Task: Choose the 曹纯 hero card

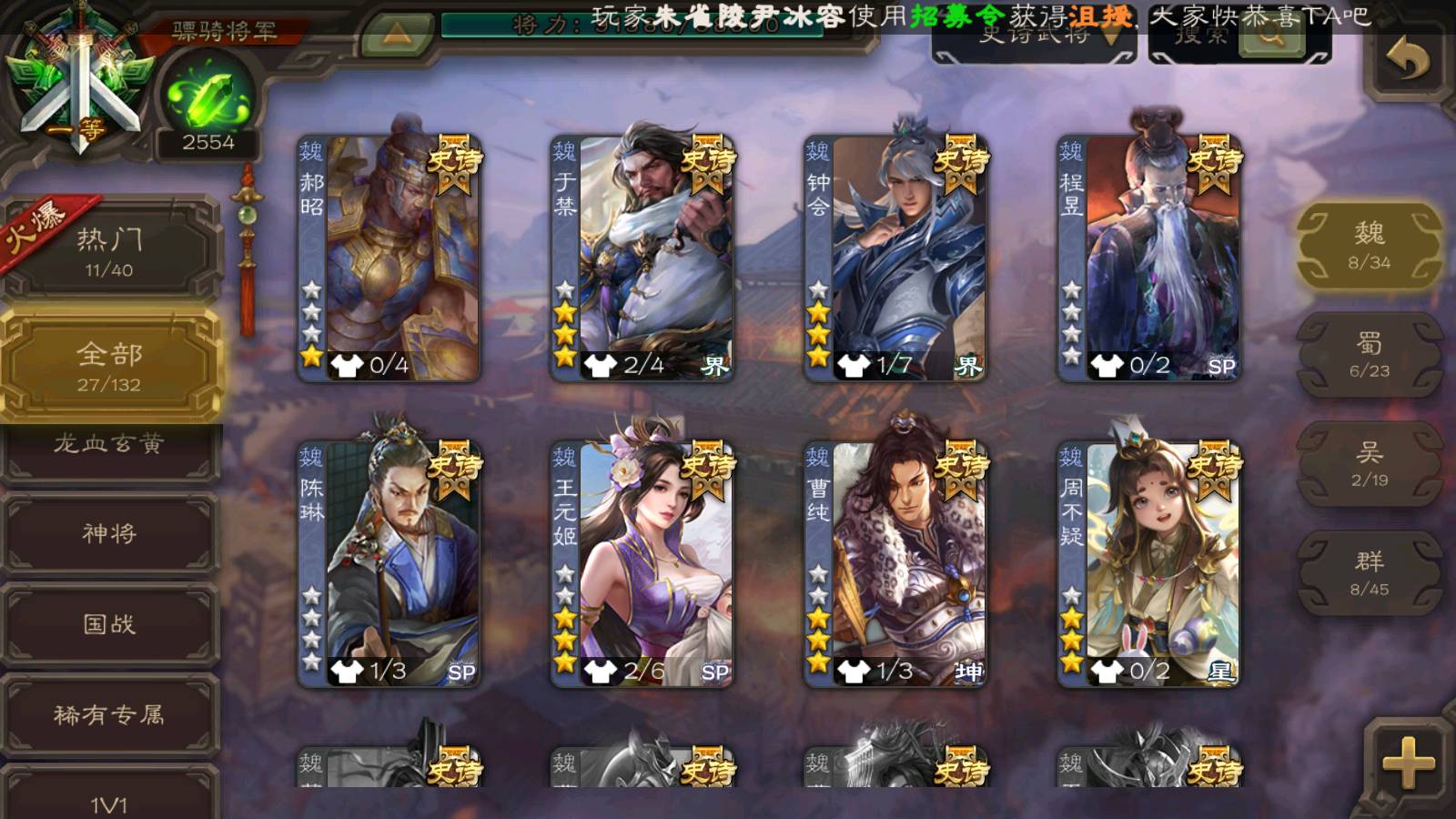Action: pos(895,564)
